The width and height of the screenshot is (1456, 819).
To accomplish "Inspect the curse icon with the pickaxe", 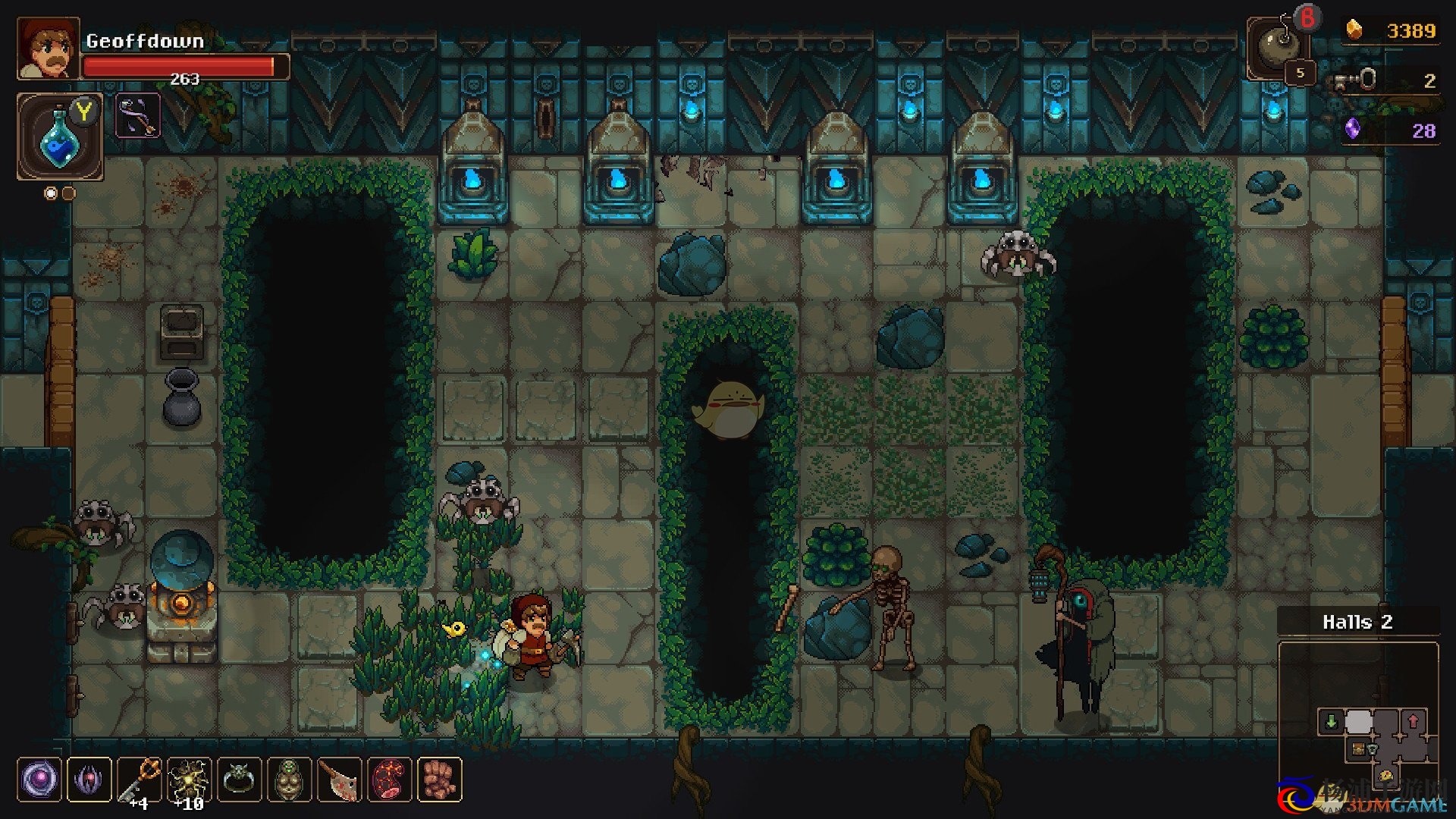I will 138,116.
